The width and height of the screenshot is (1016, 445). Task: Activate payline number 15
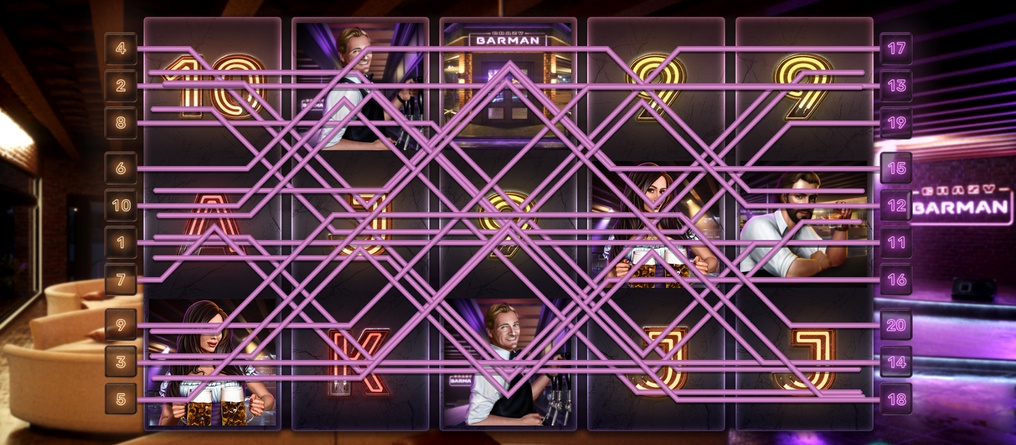tap(896, 168)
